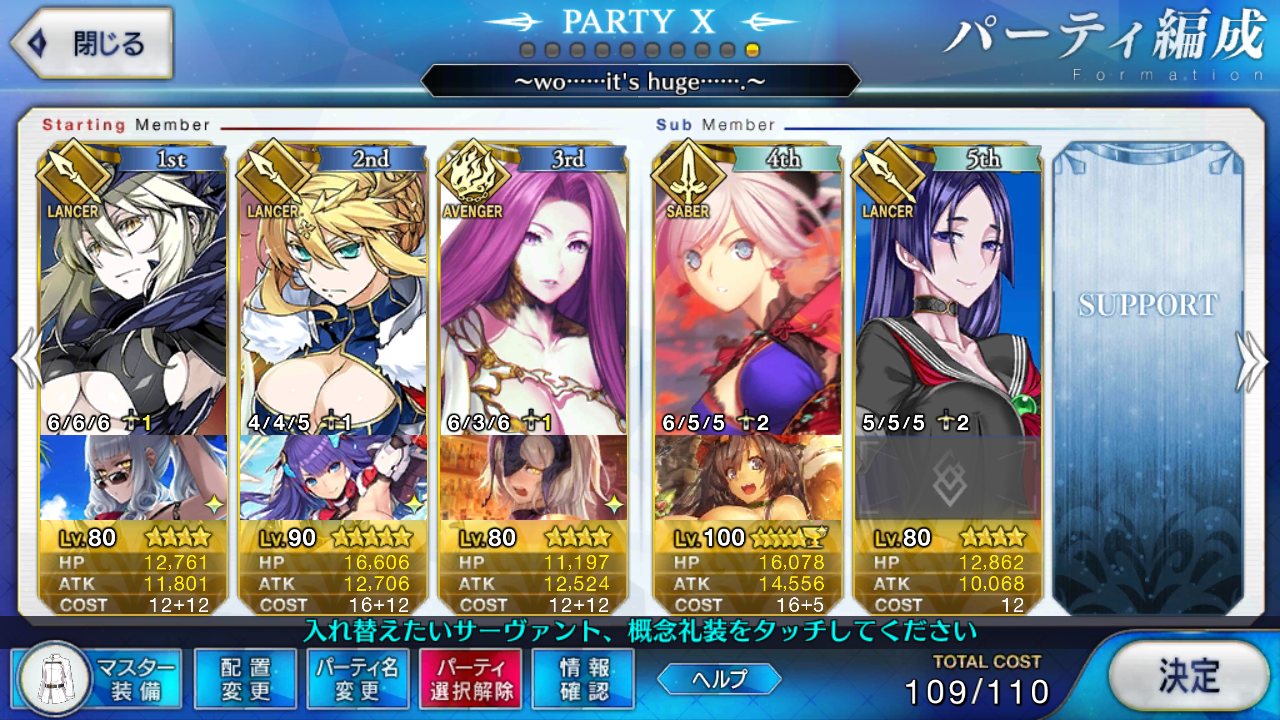Show the ヘルプ help panel
The image size is (1280, 720).
tap(719, 679)
